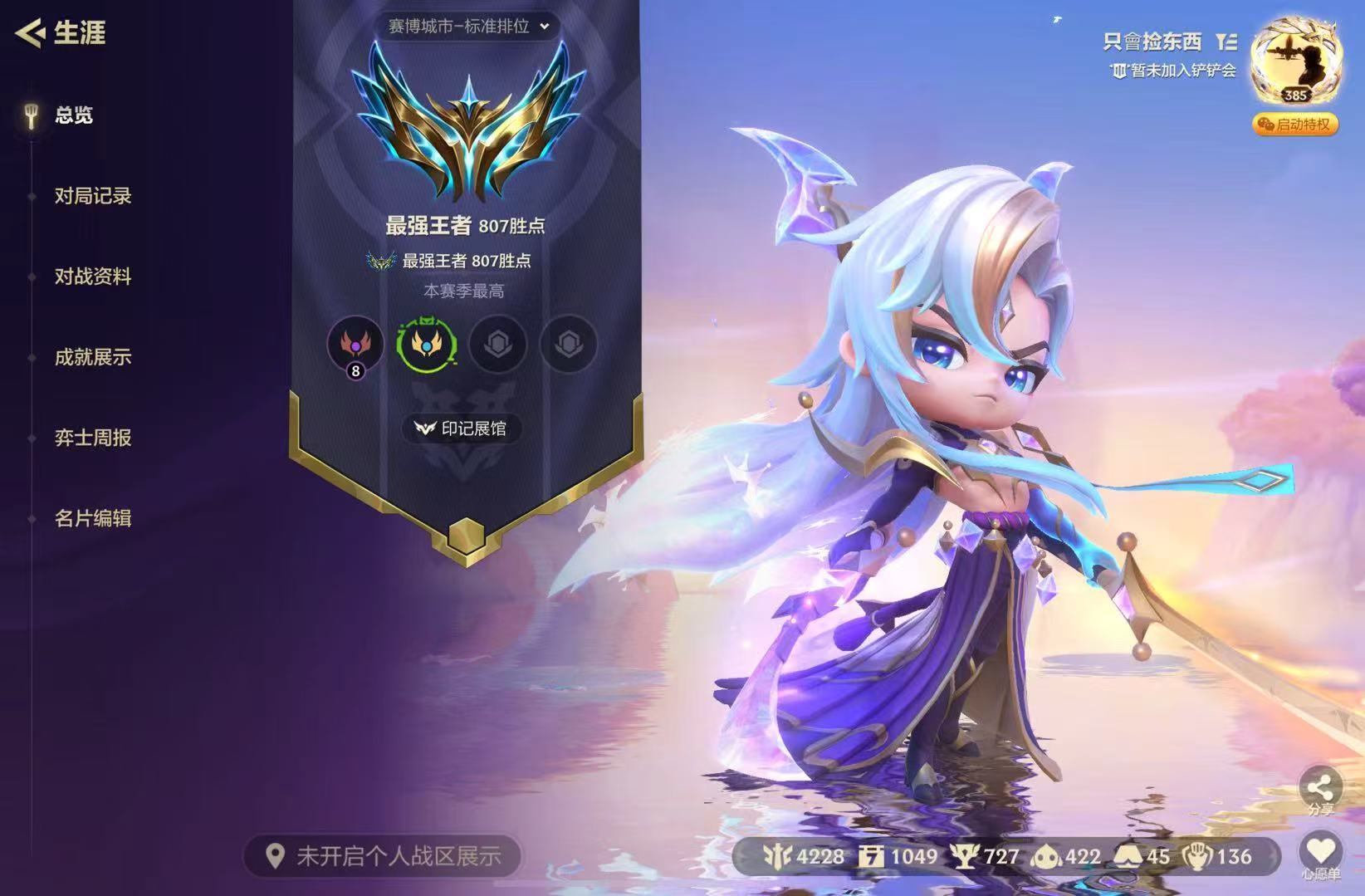Show the 对战资料 section
This screenshot has width=1365, height=896.
(x=92, y=277)
